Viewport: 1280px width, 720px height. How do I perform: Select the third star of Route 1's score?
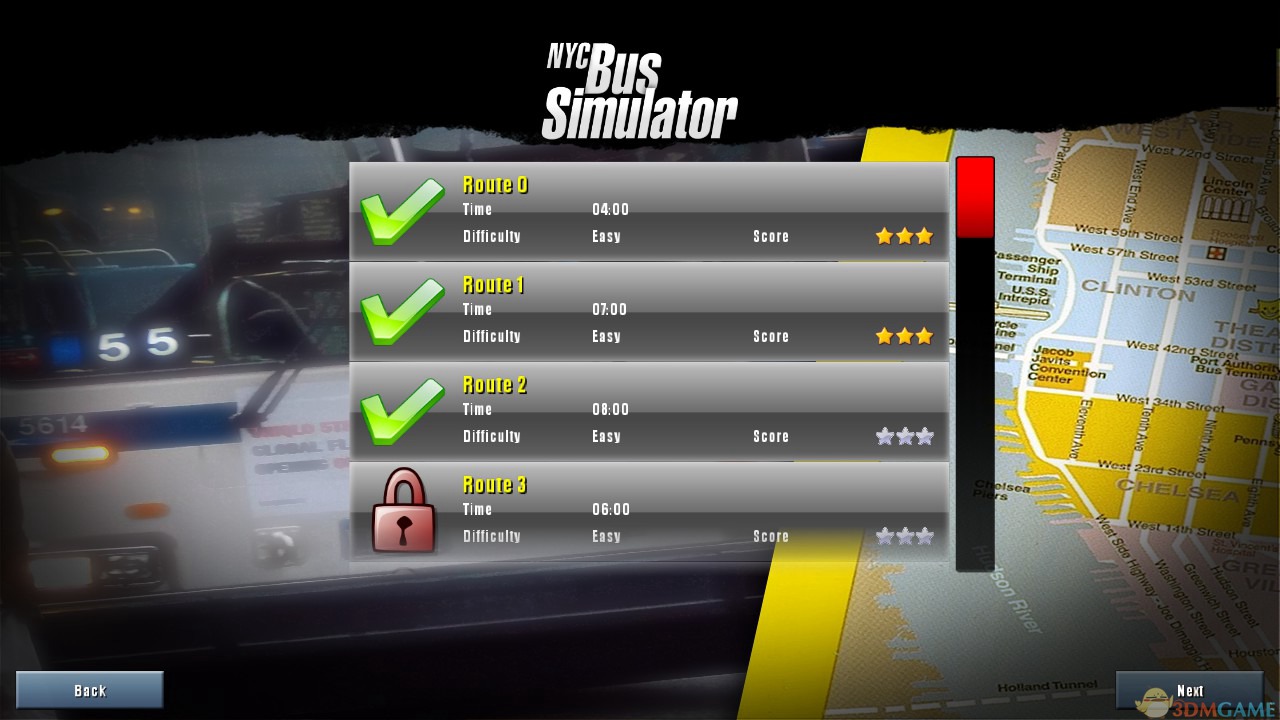click(x=924, y=336)
